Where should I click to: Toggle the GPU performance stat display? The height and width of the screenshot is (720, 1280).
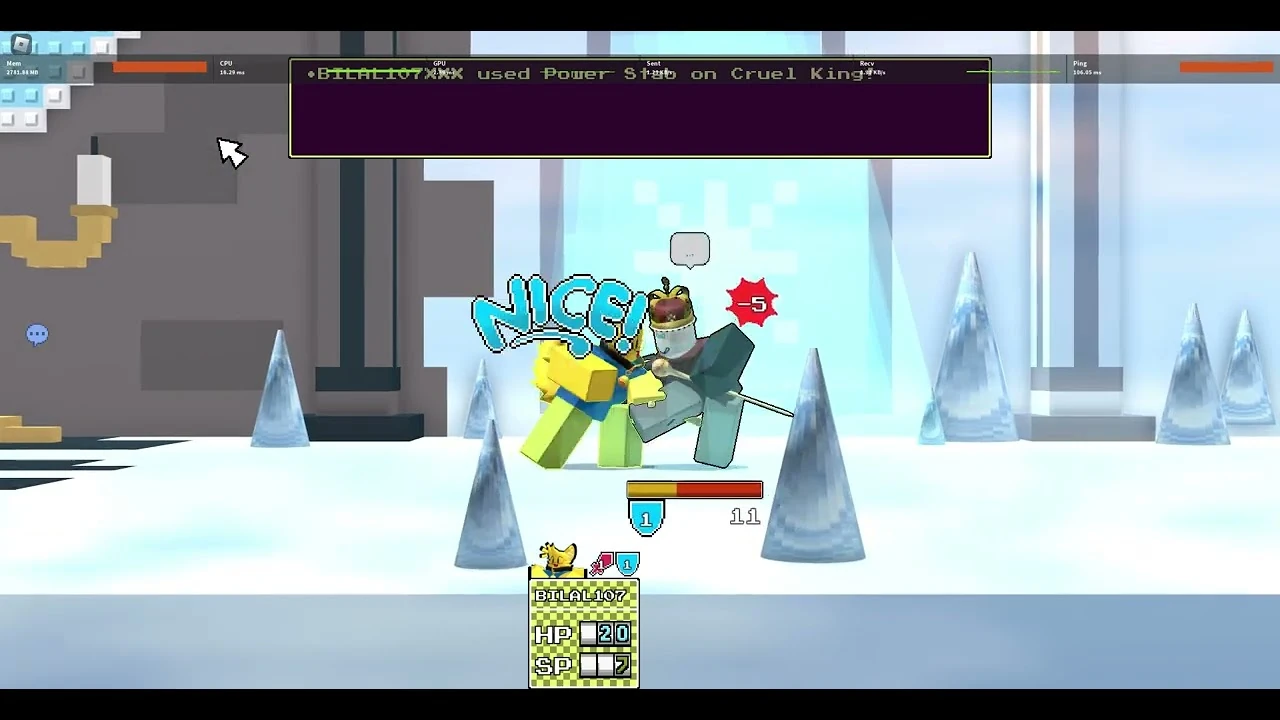444,66
